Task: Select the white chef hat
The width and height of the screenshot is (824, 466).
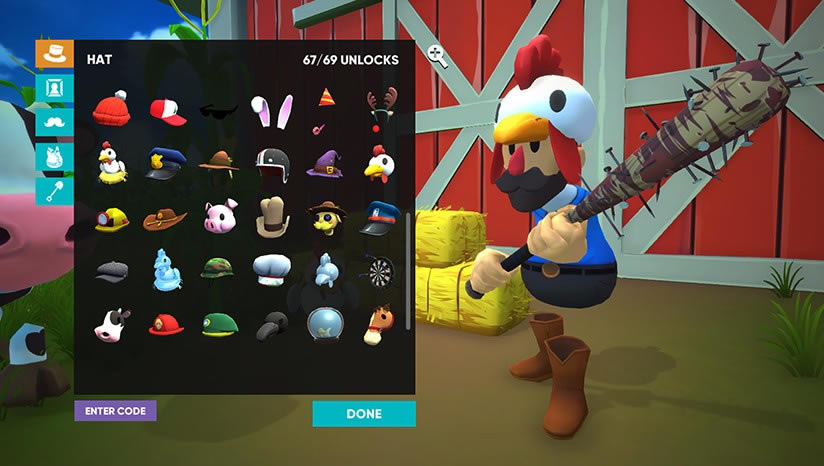Action: click(271, 269)
